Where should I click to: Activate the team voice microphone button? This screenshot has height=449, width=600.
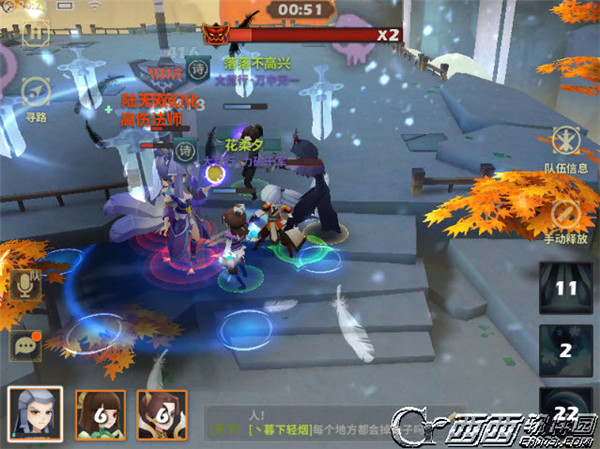point(25,285)
